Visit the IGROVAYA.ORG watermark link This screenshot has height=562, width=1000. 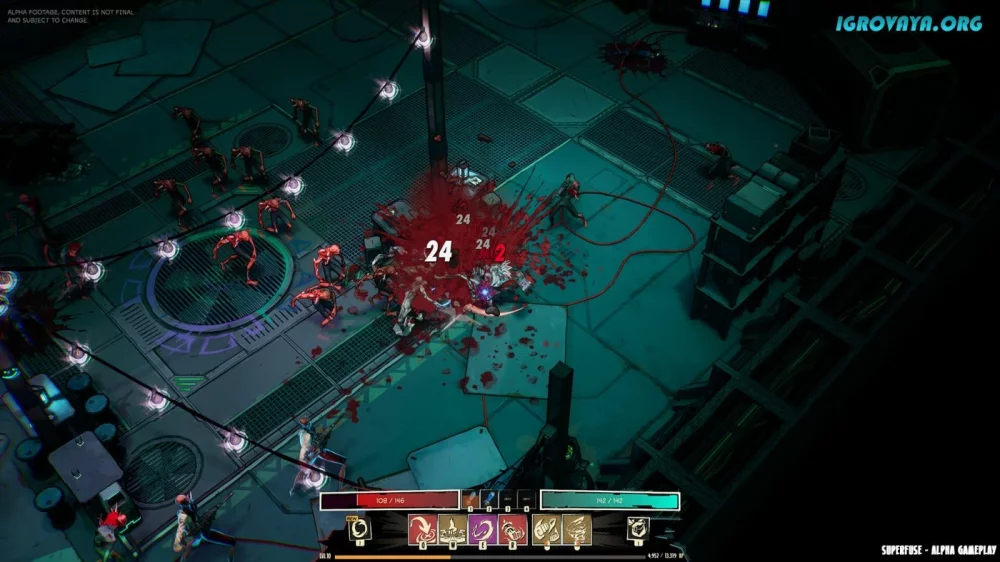[909, 22]
